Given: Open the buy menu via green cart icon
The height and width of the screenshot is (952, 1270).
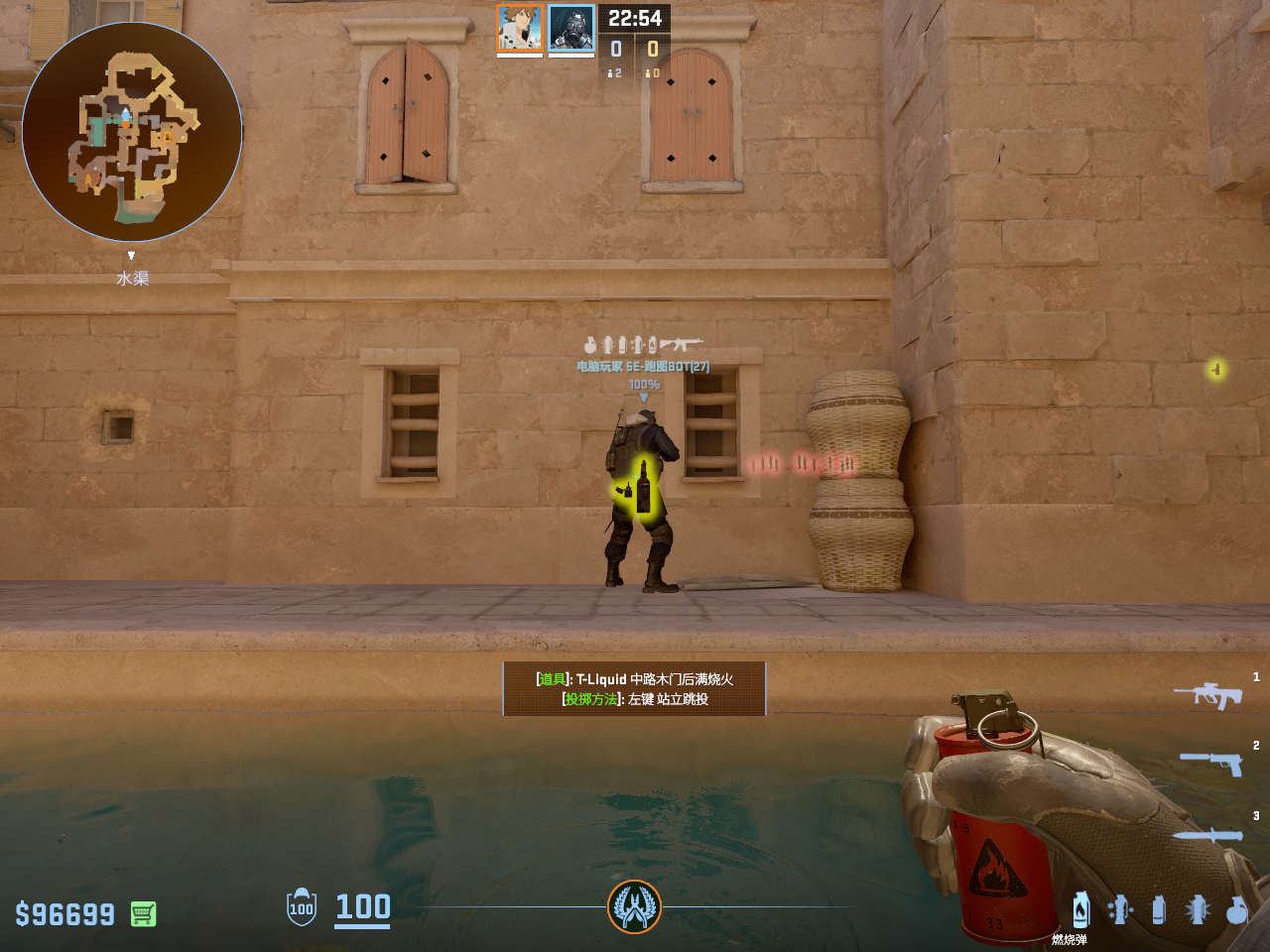Looking at the screenshot, I should point(143,913).
